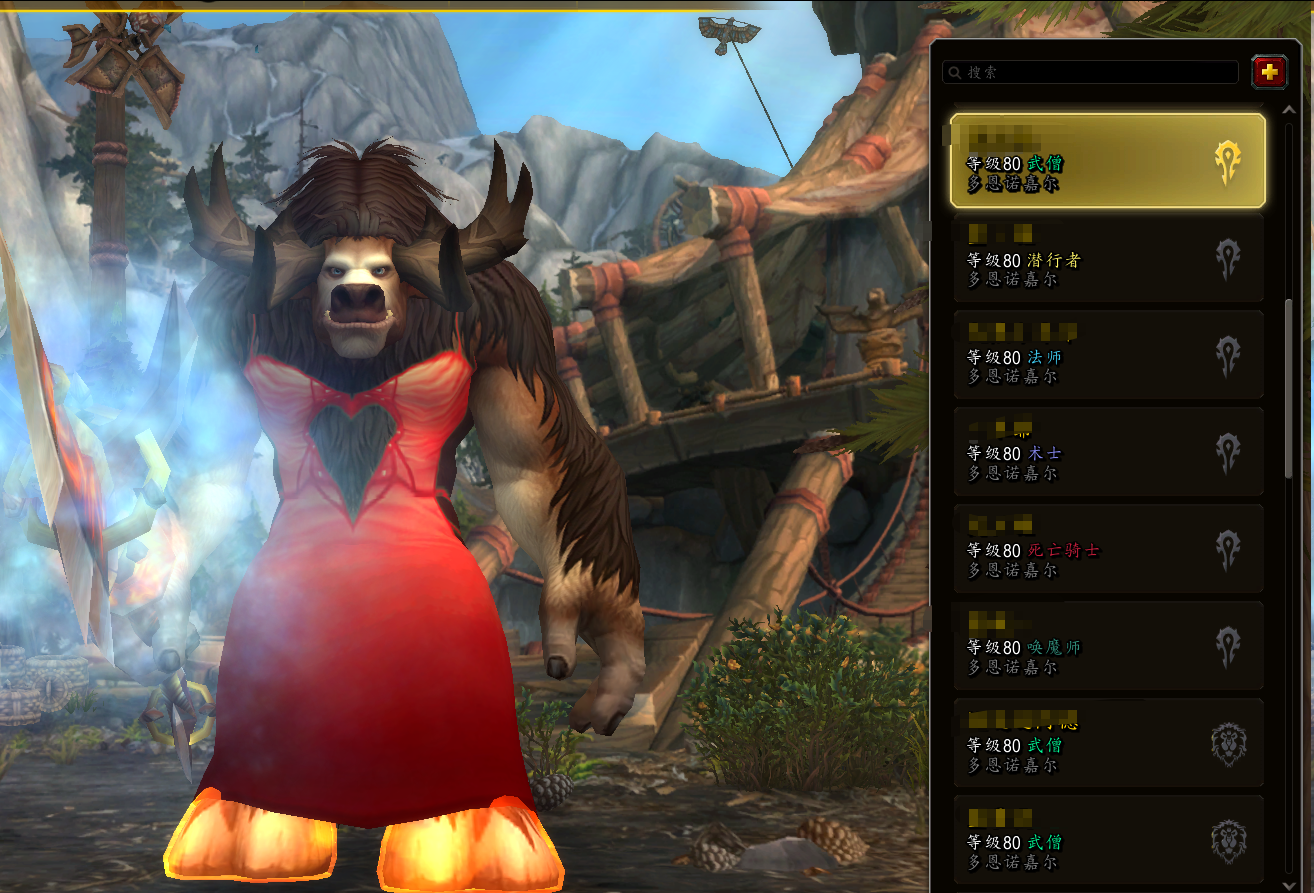Click the red plus button beside search
The height and width of the screenshot is (893, 1314).
click(x=1269, y=72)
